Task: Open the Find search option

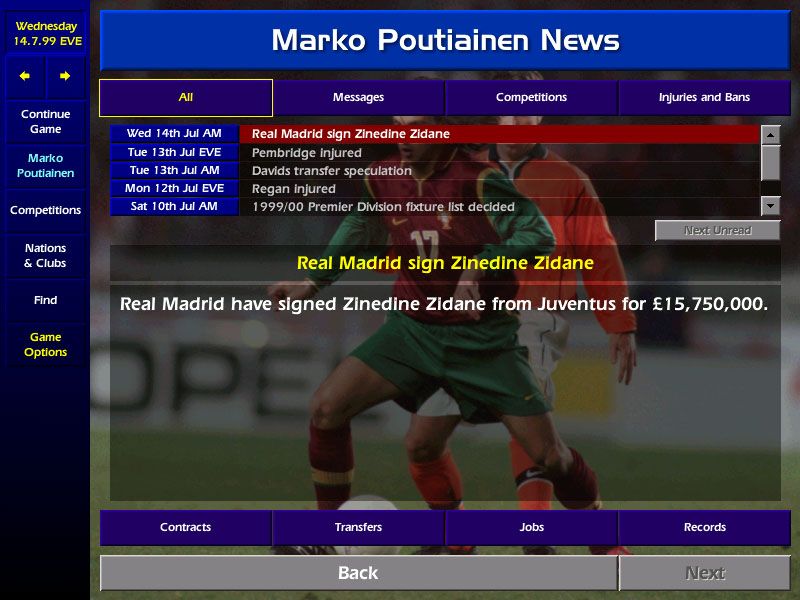Action: click(45, 300)
